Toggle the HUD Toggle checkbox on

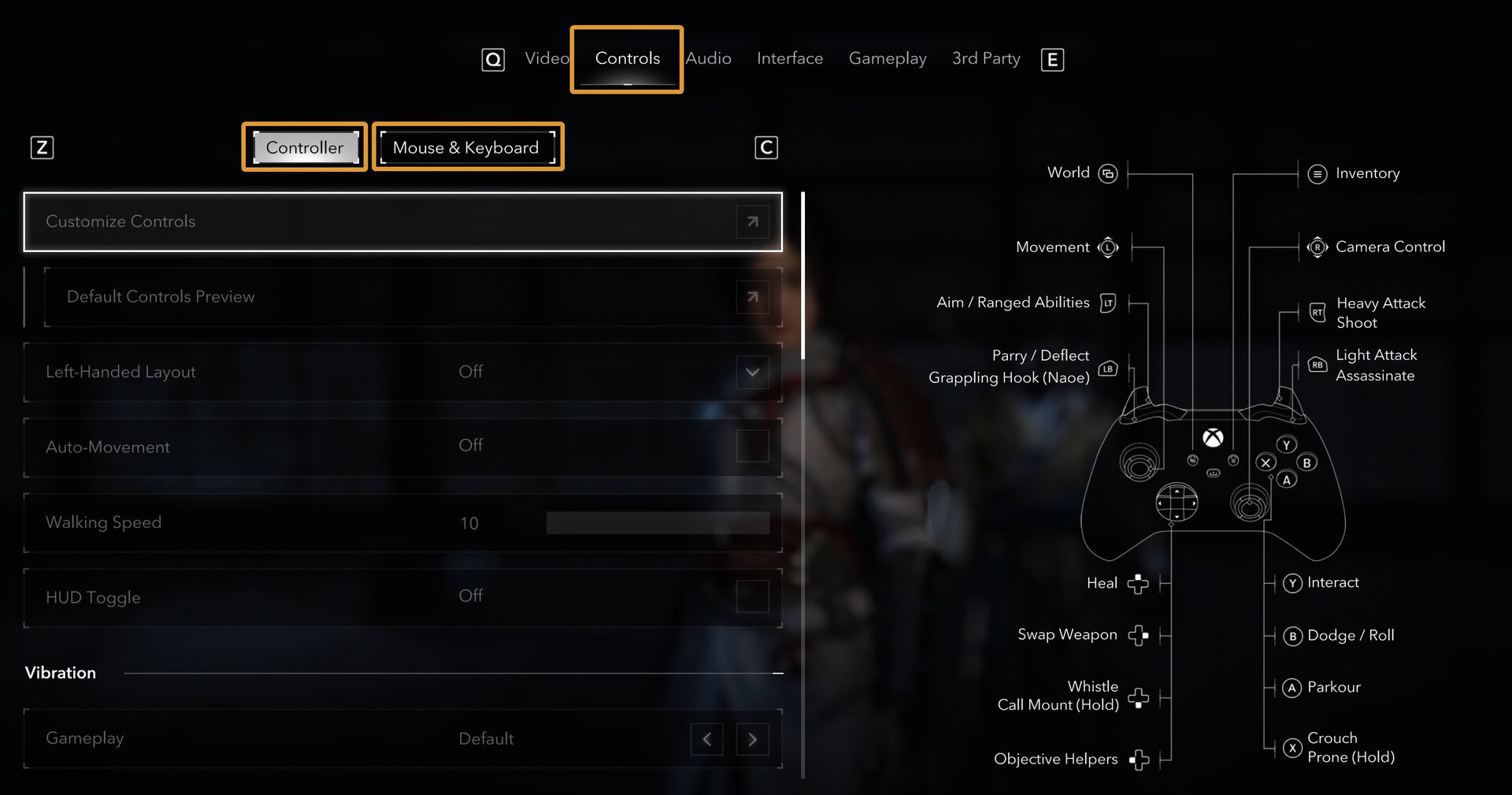[753, 596]
